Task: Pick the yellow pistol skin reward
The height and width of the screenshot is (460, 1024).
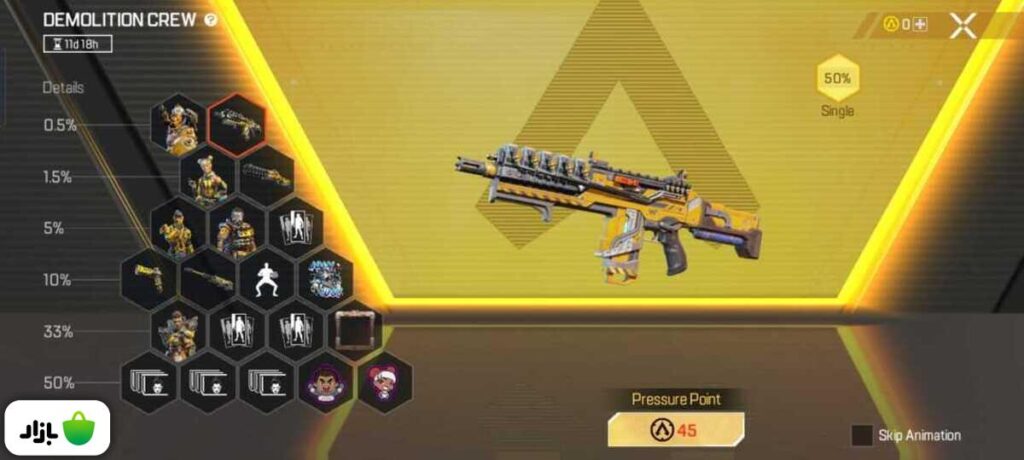Action: 150,280
